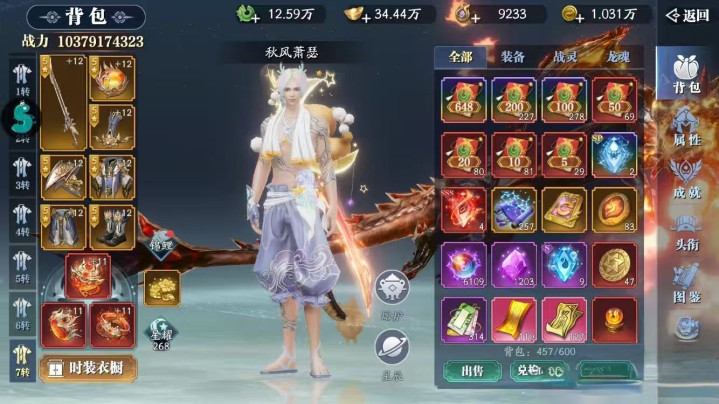Image resolution: width=719 pixels, height=404 pixels.
Task: Open the gold ingot pile slot
Action: pyautogui.click(x=161, y=287)
